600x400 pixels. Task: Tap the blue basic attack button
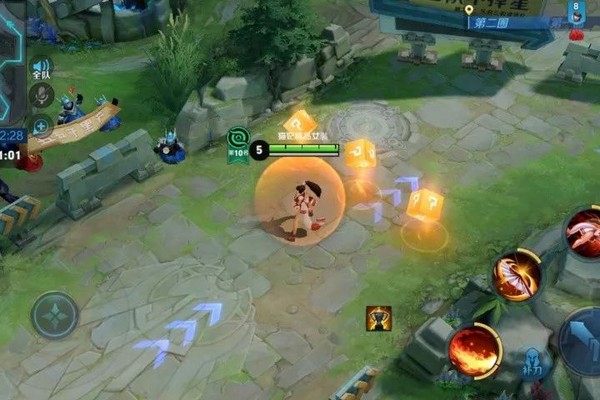tap(582, 340)
